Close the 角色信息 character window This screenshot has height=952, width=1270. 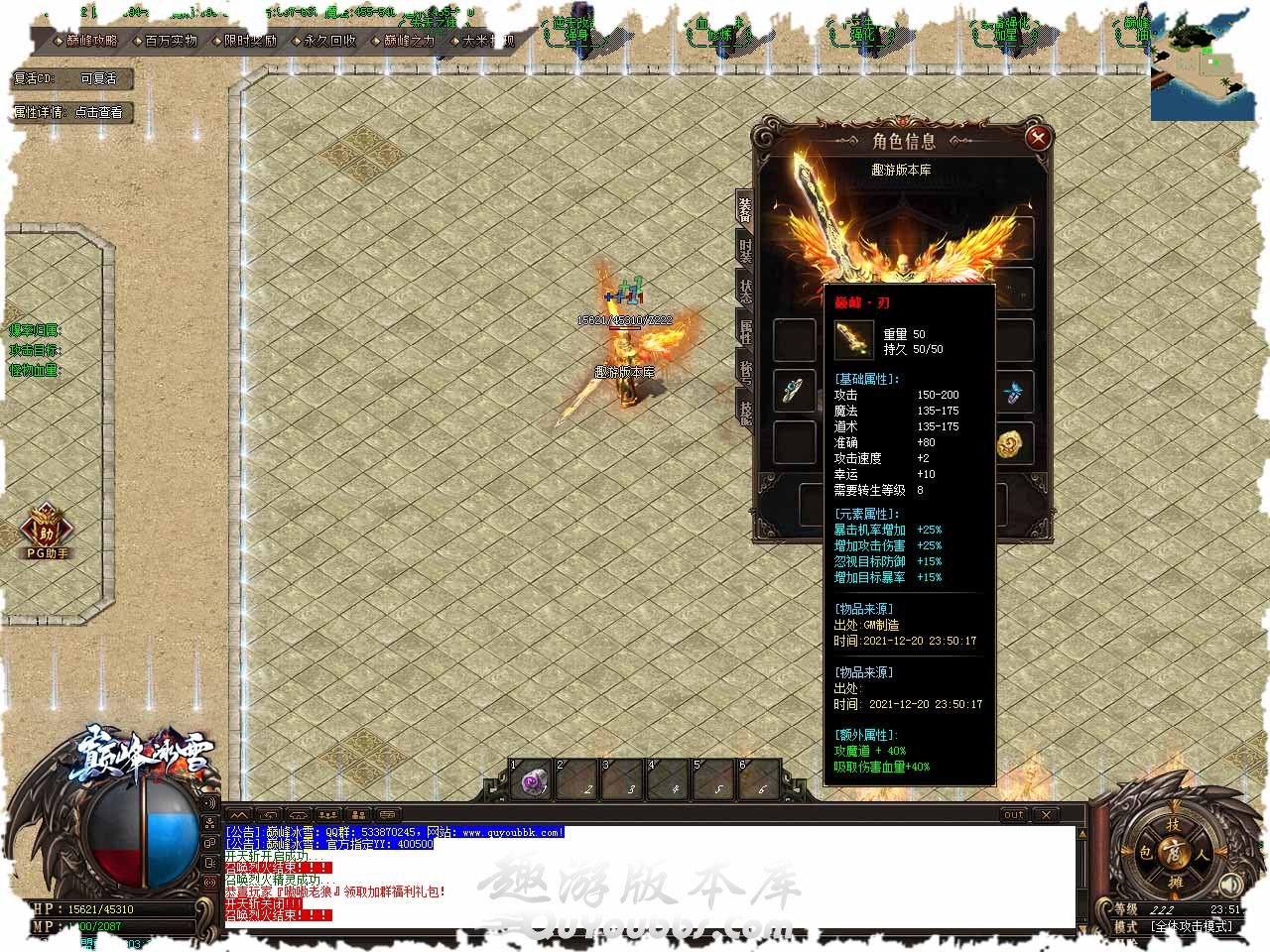tap(1038, 138)
